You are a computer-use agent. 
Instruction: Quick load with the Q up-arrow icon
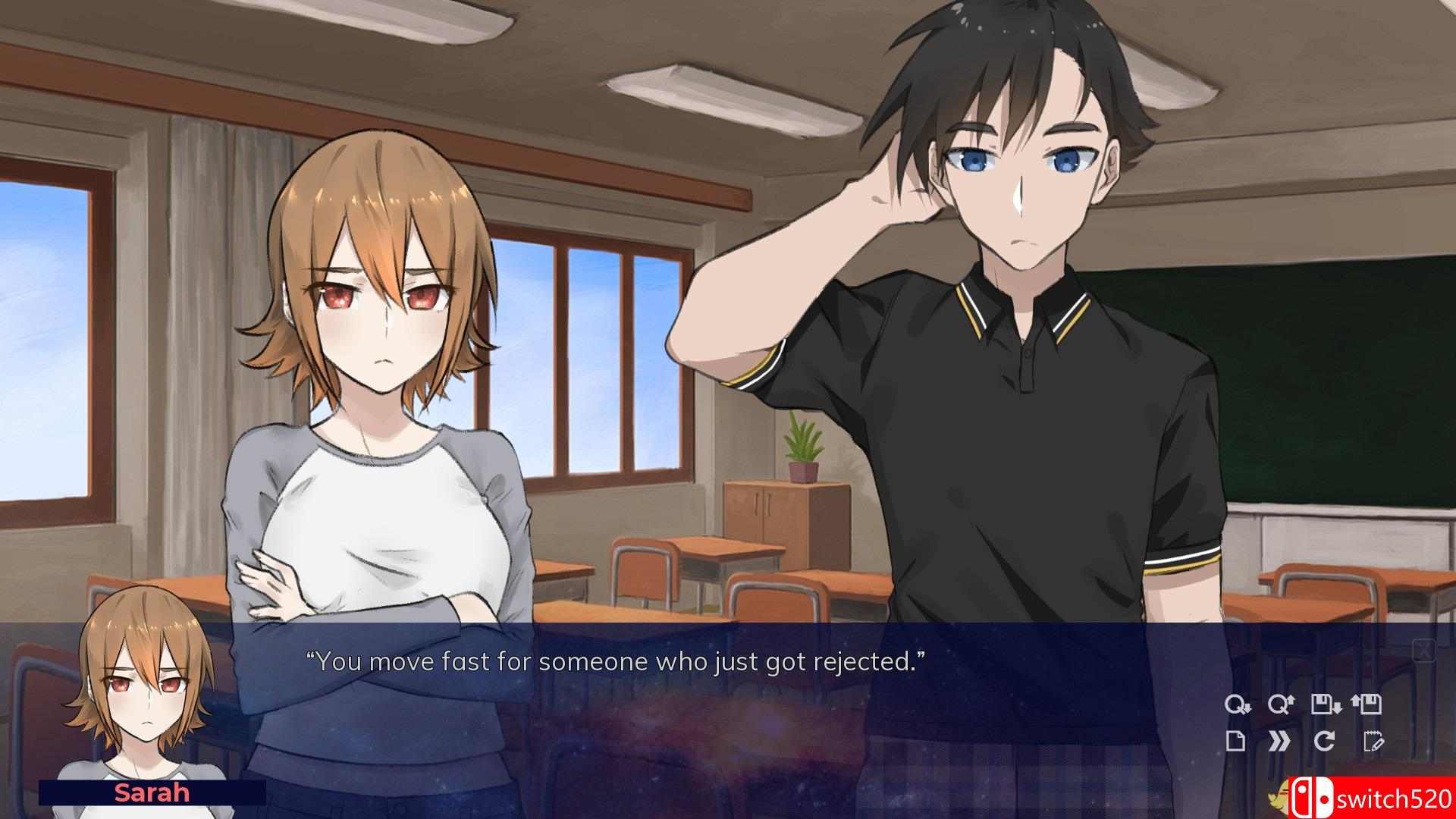(1279, 705)
